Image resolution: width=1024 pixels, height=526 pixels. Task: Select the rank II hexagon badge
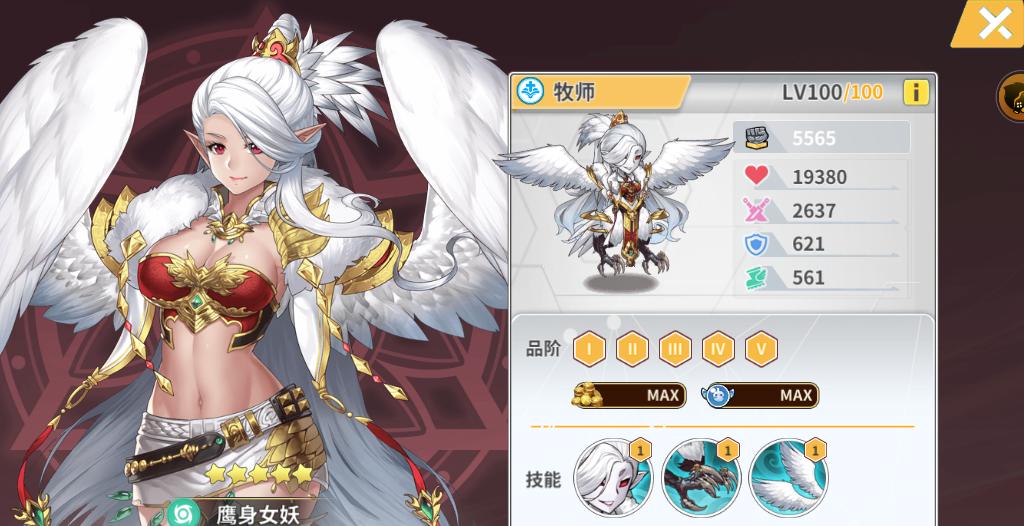click(x=632, y=349)
